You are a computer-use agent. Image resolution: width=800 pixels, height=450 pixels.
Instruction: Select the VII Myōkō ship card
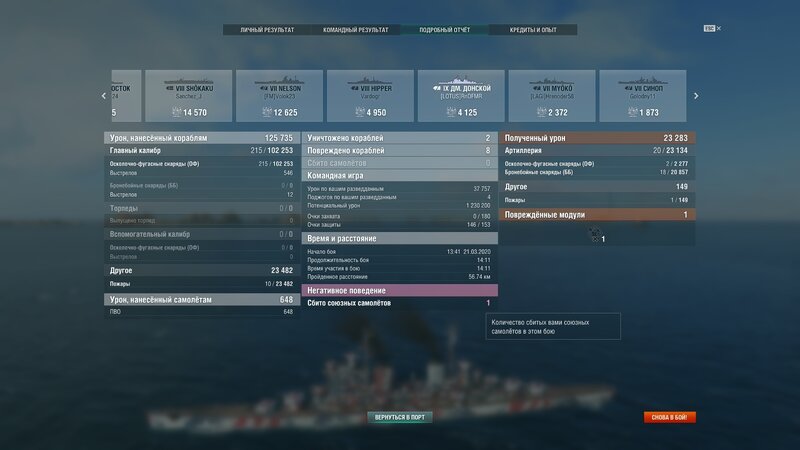551,96
